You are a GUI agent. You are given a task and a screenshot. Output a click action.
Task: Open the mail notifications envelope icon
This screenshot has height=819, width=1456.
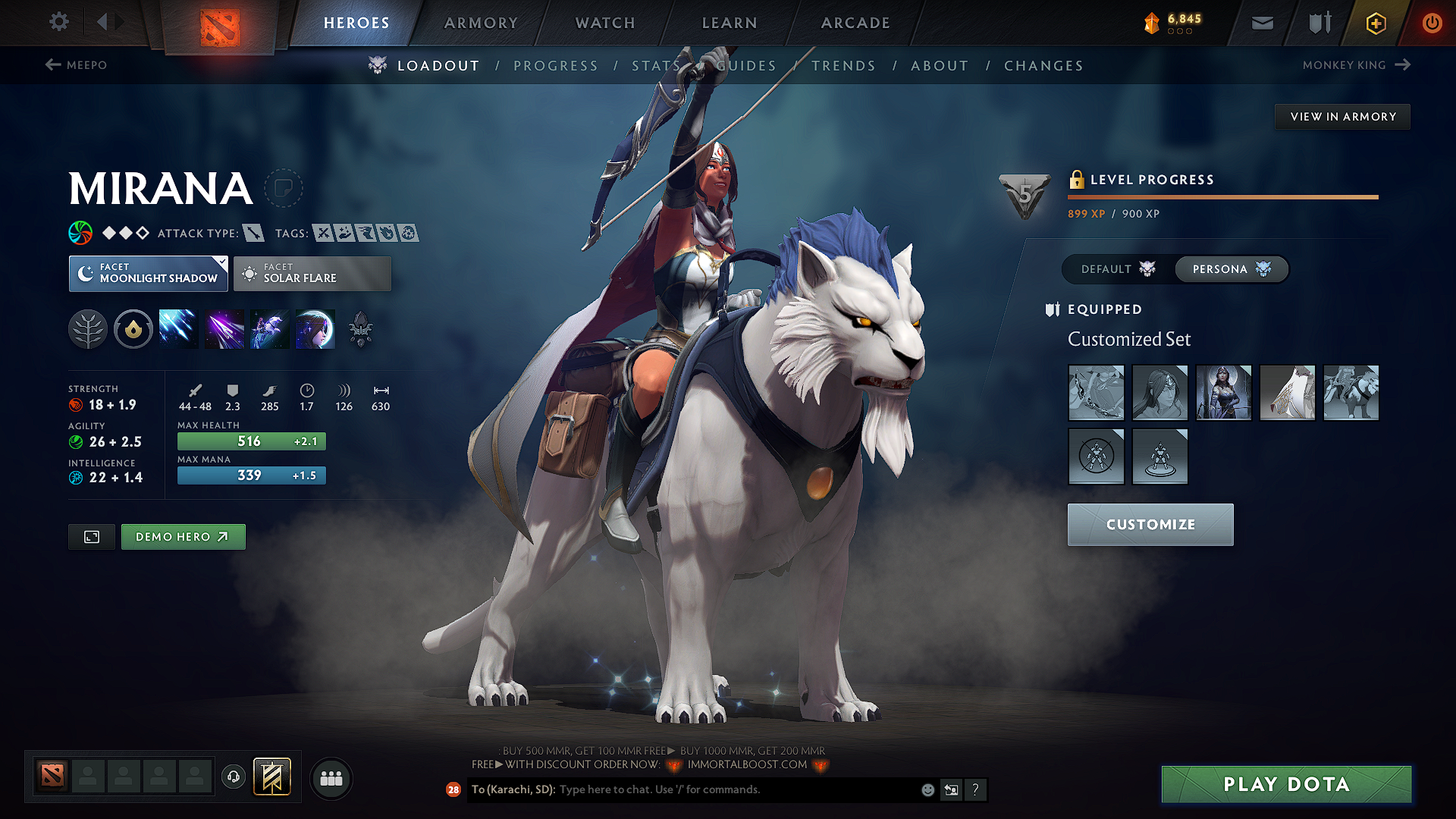click(x=1262, y=23)
